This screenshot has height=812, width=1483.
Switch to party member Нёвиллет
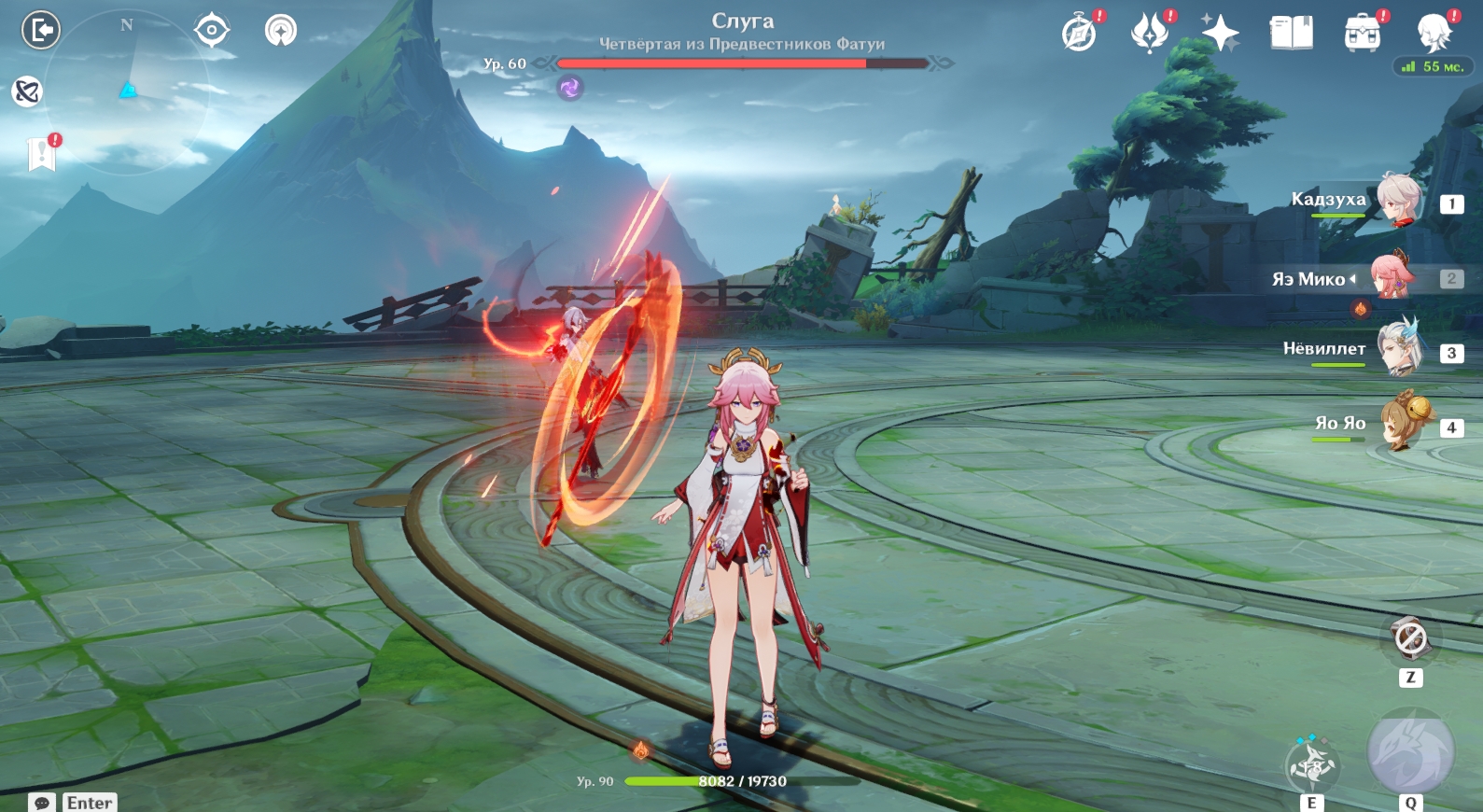(x=1398, y=350)
